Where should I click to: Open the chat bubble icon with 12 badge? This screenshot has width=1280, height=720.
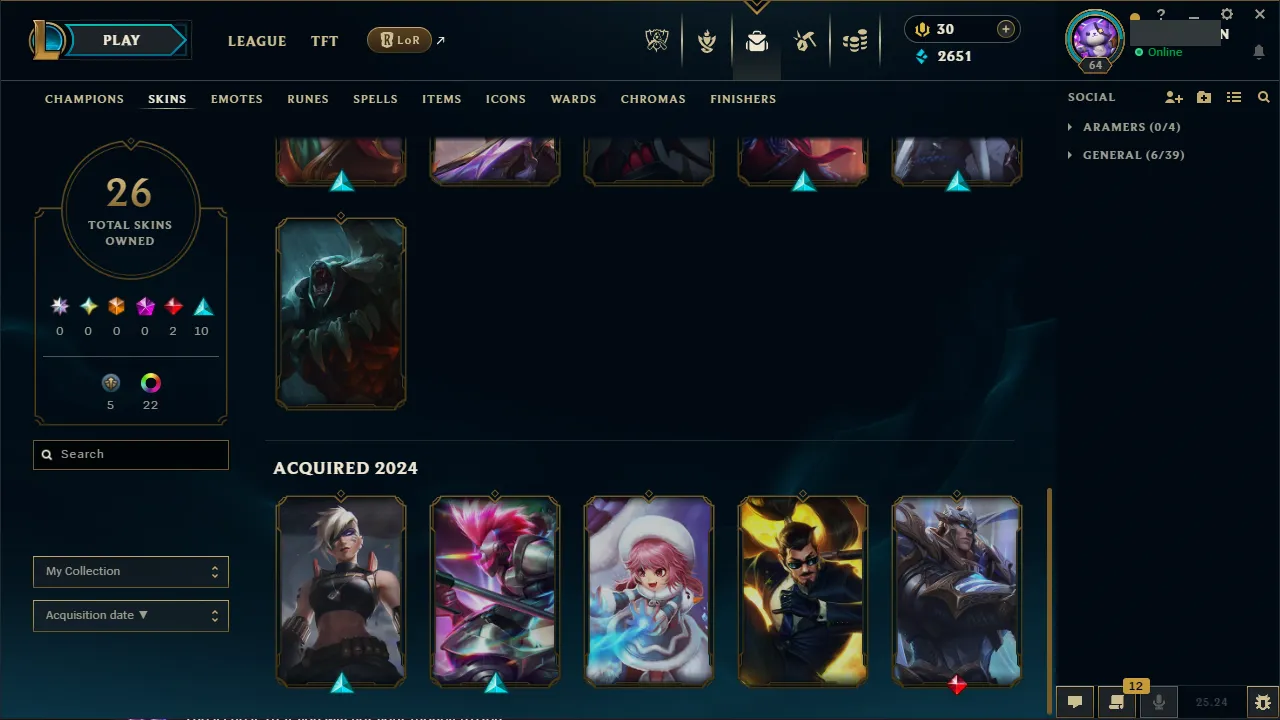click(x=1117, y=701)
